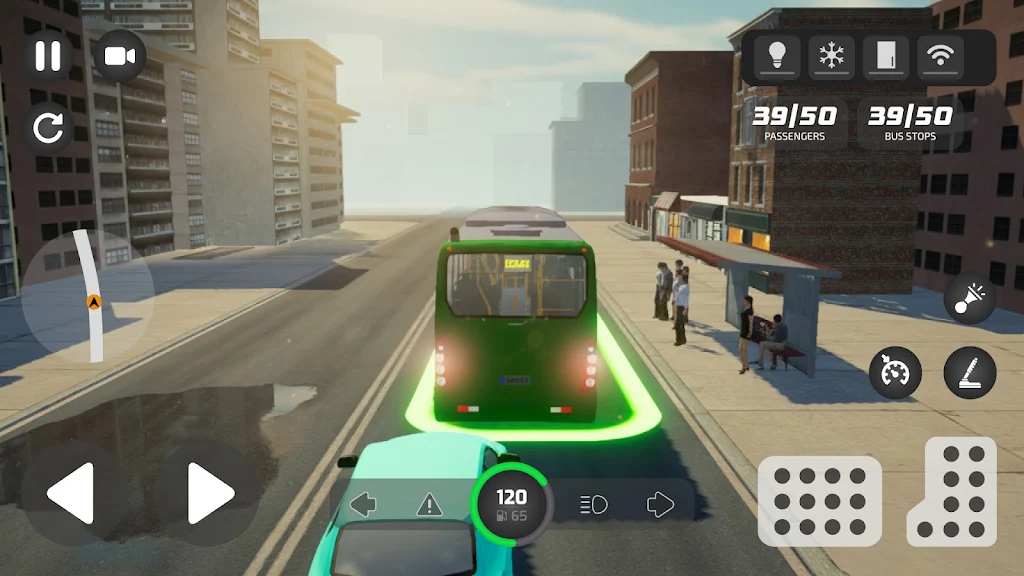Tap the brake pedal
The height and width of the screenshot is (576, 1024).
pyautogui.click(x=819, y=500)
